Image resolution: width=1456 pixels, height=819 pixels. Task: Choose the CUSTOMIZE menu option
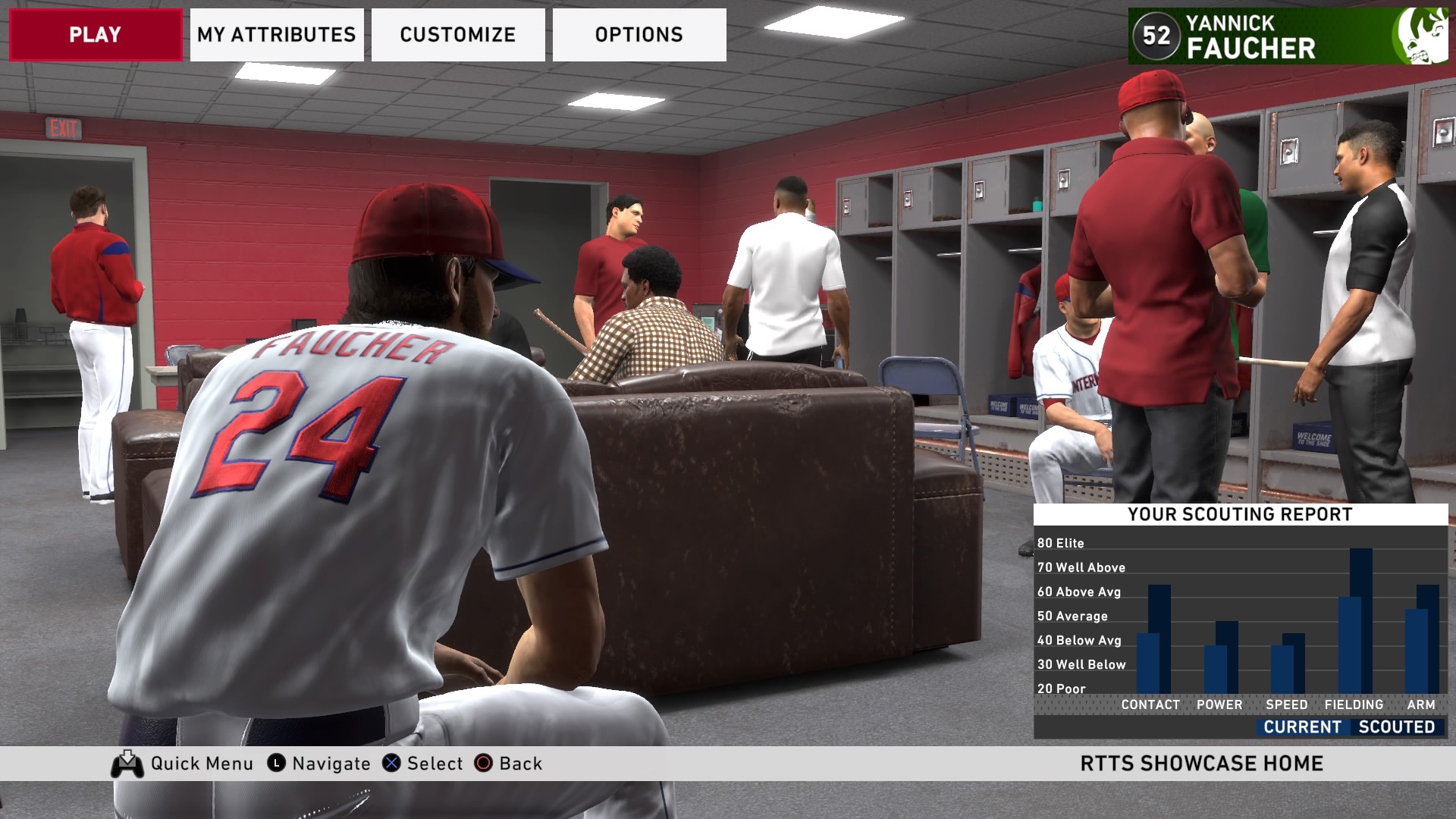click(x=458, y=35)
